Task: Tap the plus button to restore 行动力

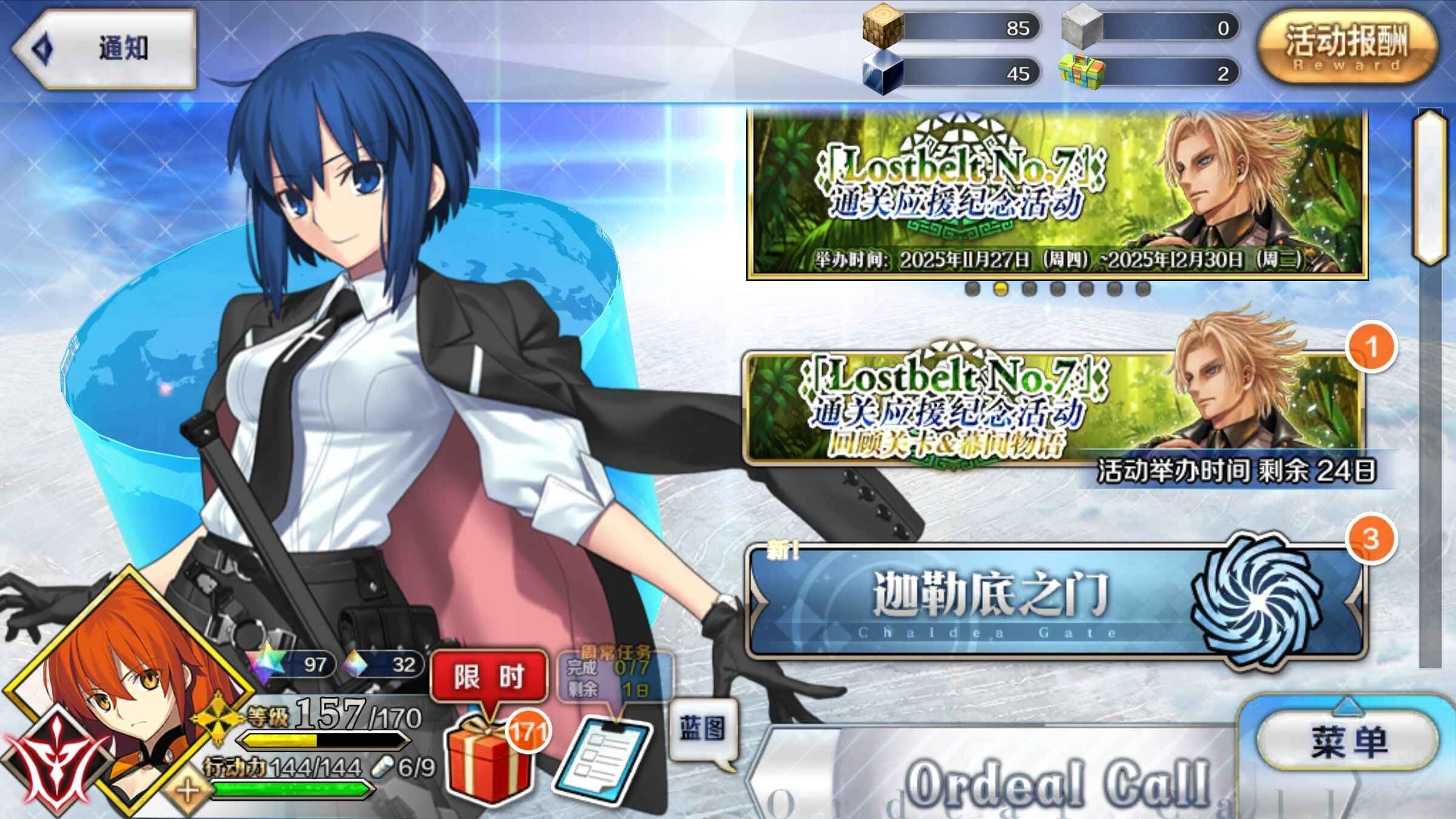Action: click(187, 791)
